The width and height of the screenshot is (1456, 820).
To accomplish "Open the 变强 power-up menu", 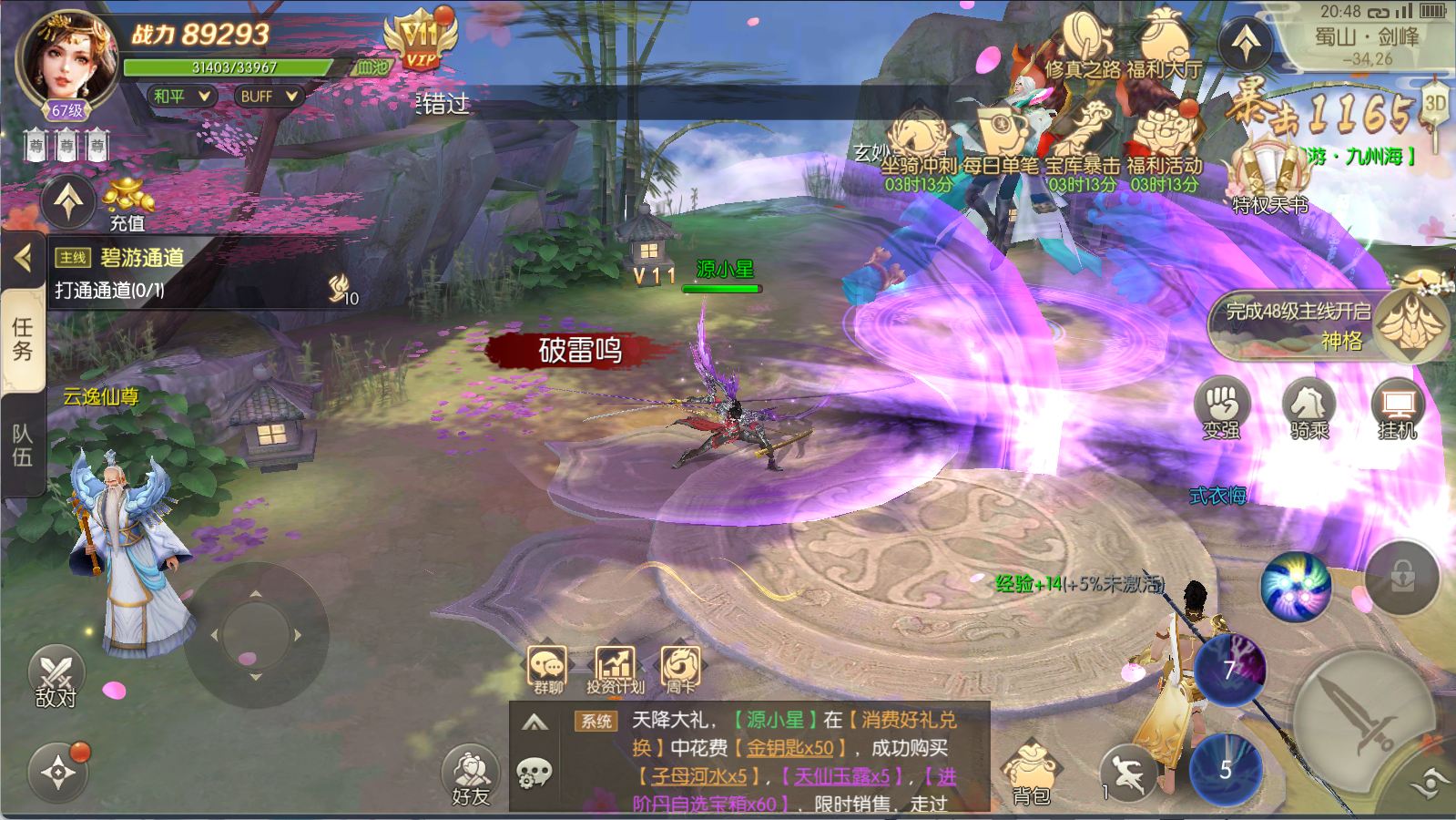I will click(1221, 409).
